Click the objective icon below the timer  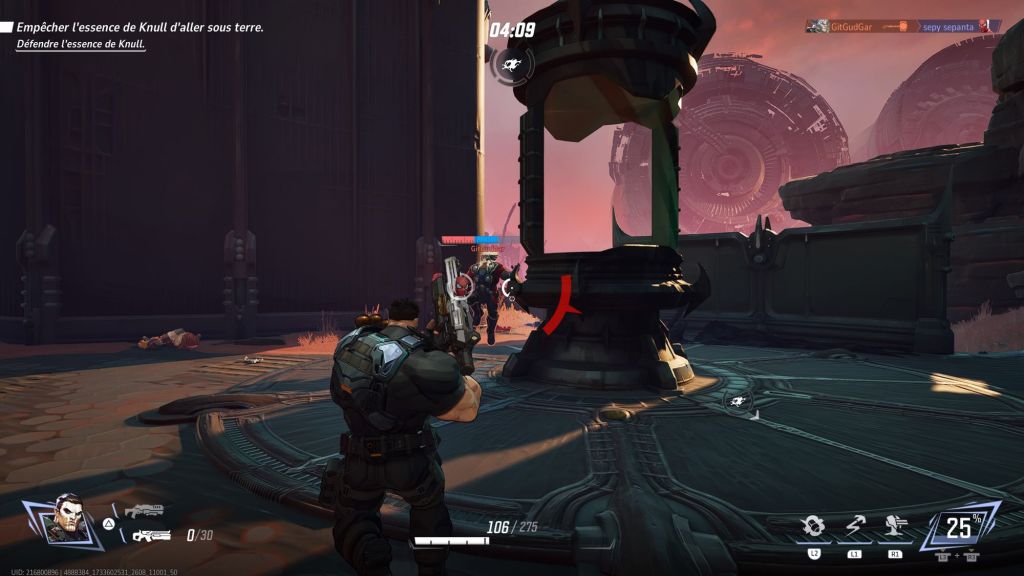pos(512,66)
